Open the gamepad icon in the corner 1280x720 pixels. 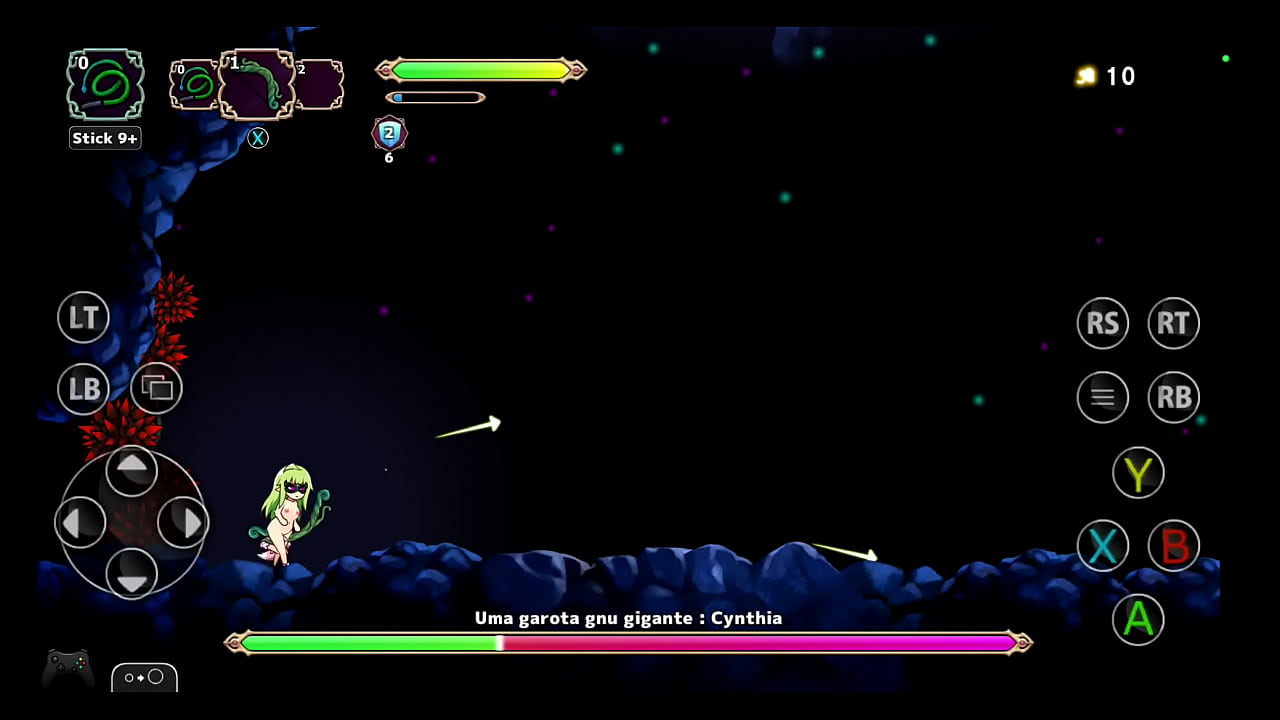pyautogui.click(x=68, y=667)
